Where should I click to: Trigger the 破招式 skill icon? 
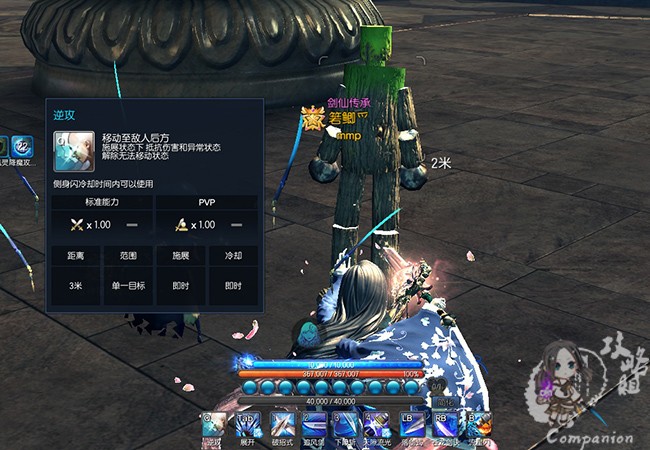(x=282, y=424)
